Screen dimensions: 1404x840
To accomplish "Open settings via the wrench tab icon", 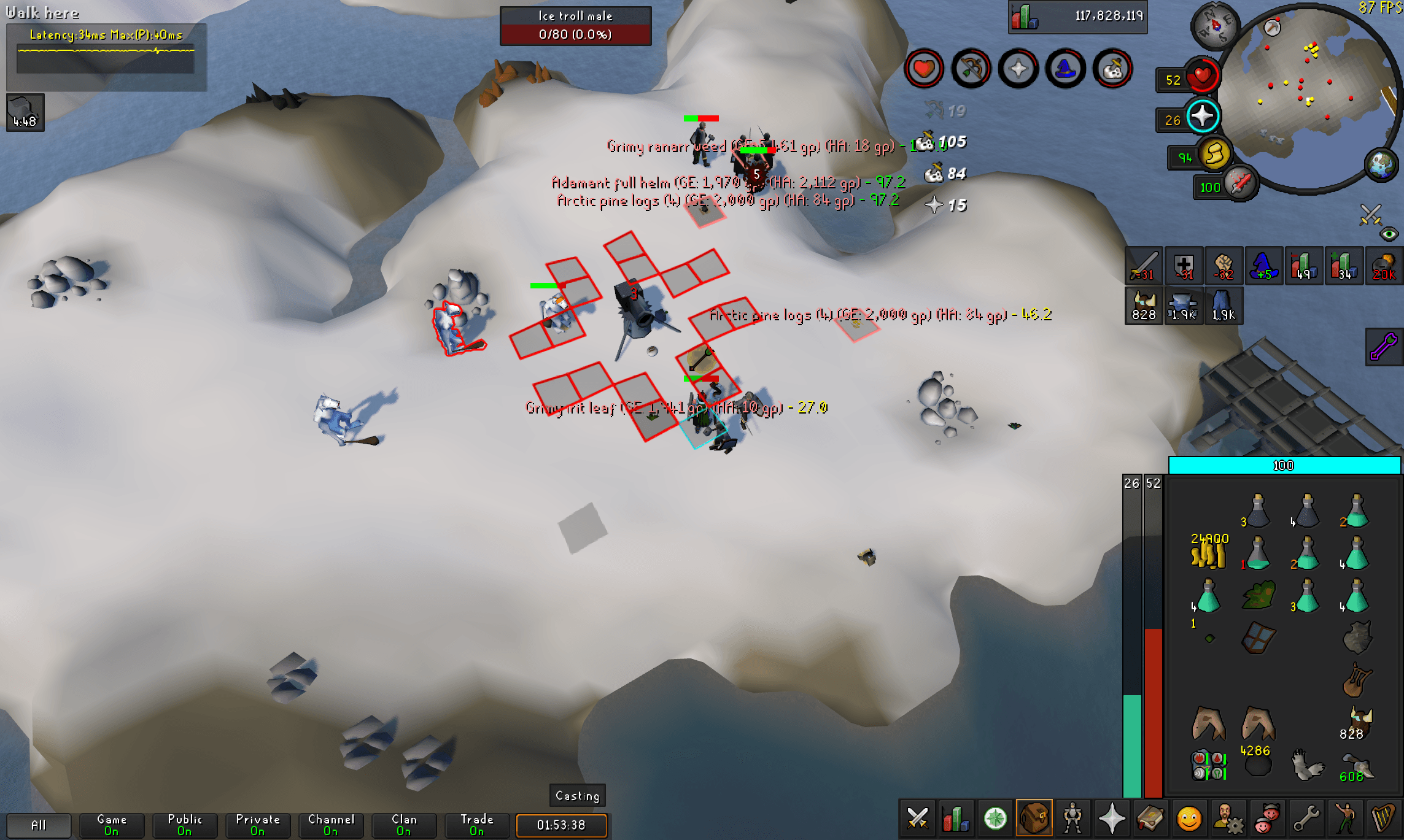I will tap(1306, 818).
